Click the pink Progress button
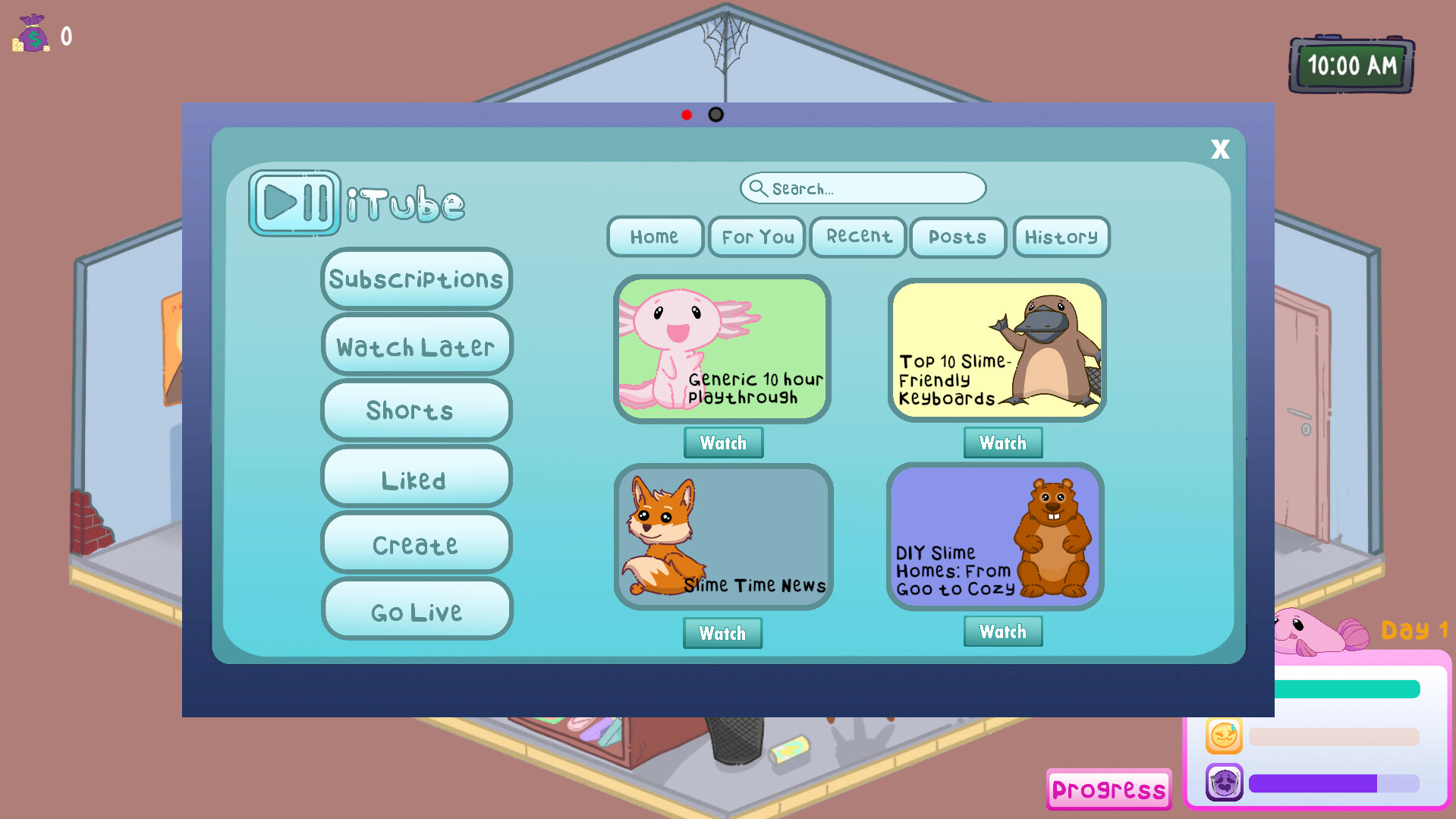The width and height of the screenshot is (1456, 819). (1108, 789)
